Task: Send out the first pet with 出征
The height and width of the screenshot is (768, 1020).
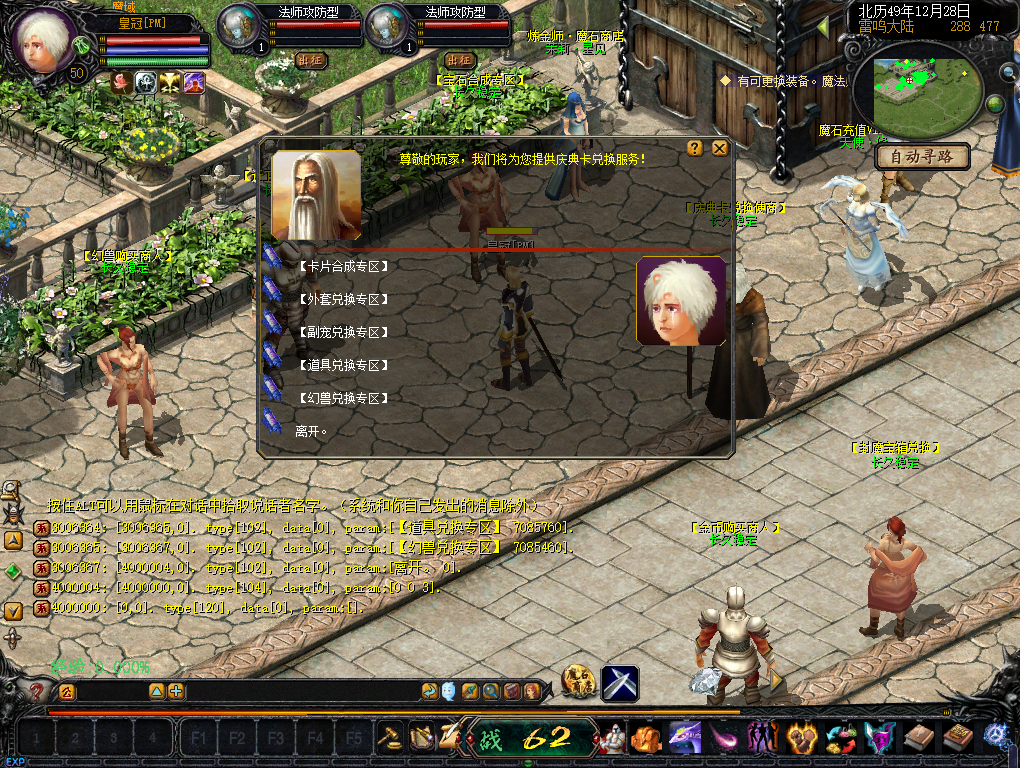Action: 311,60
